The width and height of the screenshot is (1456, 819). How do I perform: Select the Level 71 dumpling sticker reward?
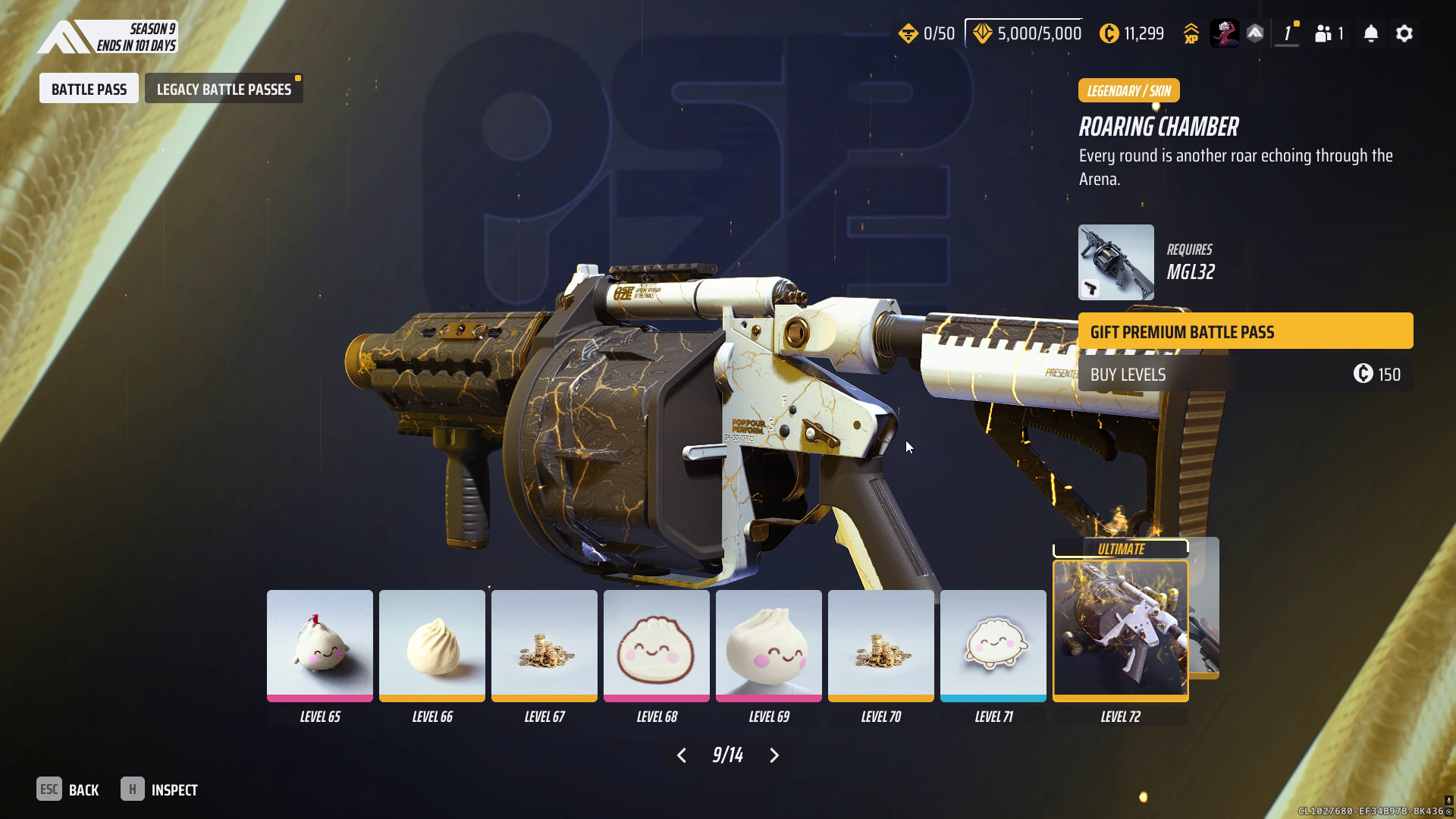click(x=993, y=645)
